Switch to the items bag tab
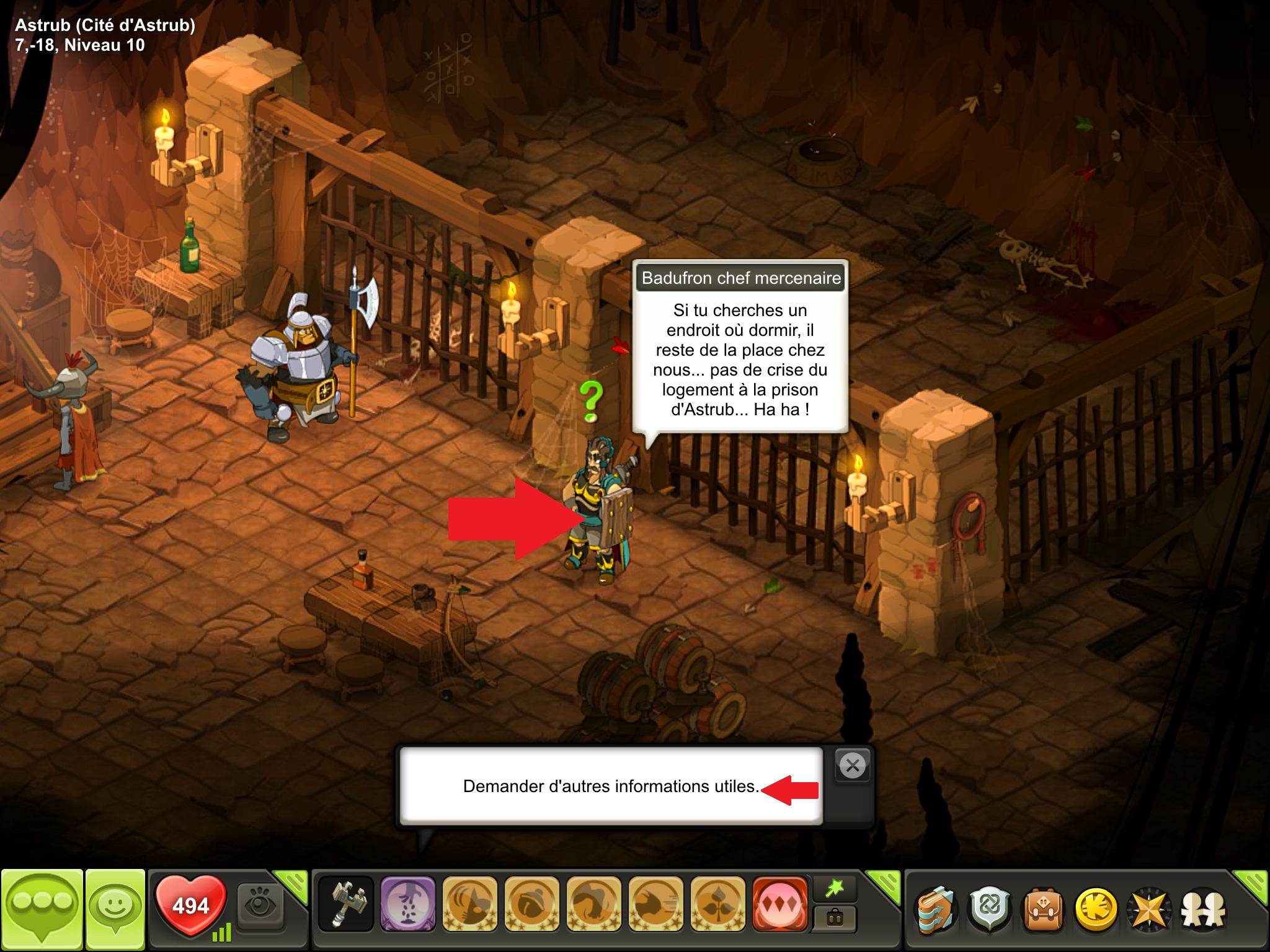Screen dimensions: 1270x952 (835, 919)
